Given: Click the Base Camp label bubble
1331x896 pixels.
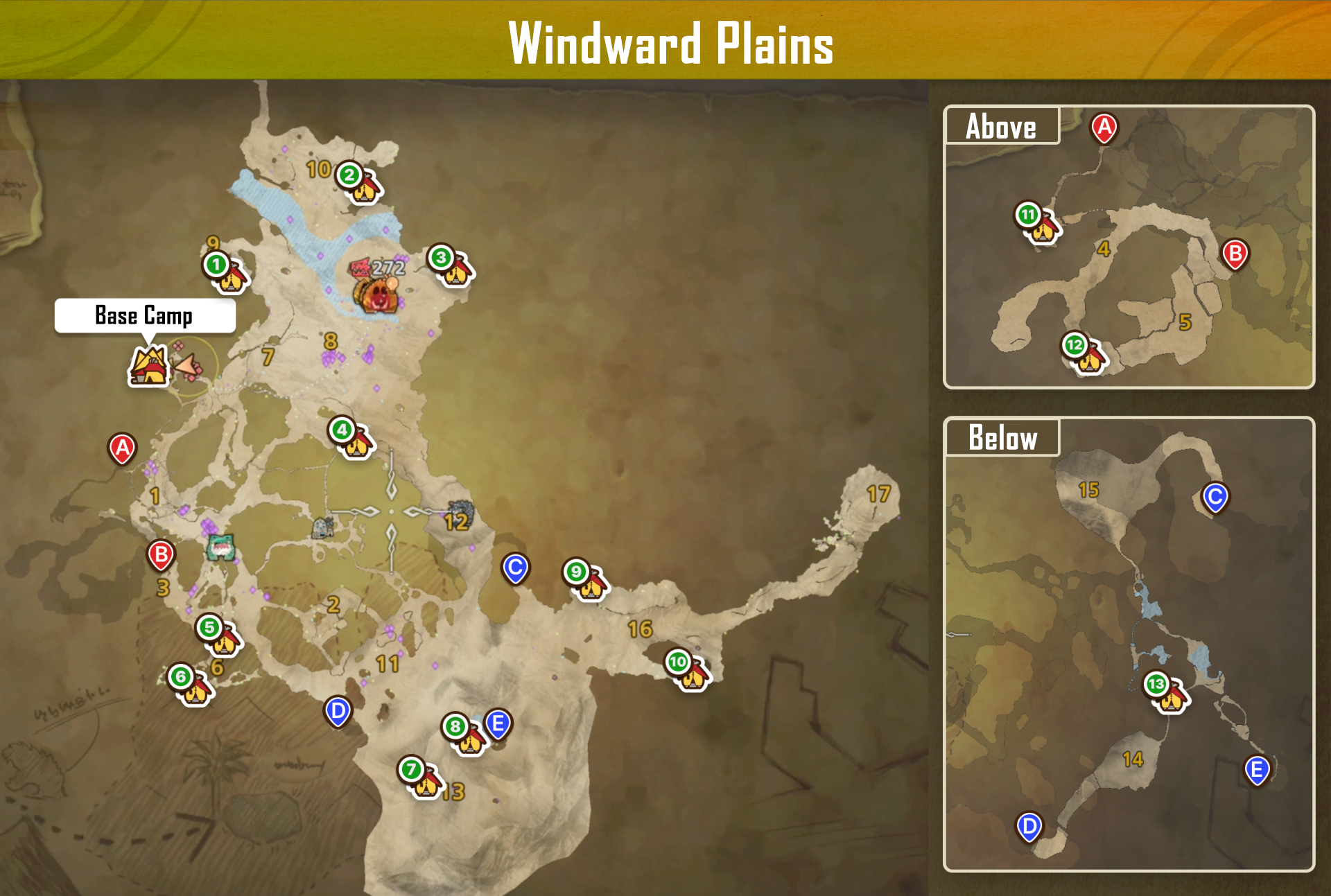Looking at the screenshot, I should coord(143,316).
